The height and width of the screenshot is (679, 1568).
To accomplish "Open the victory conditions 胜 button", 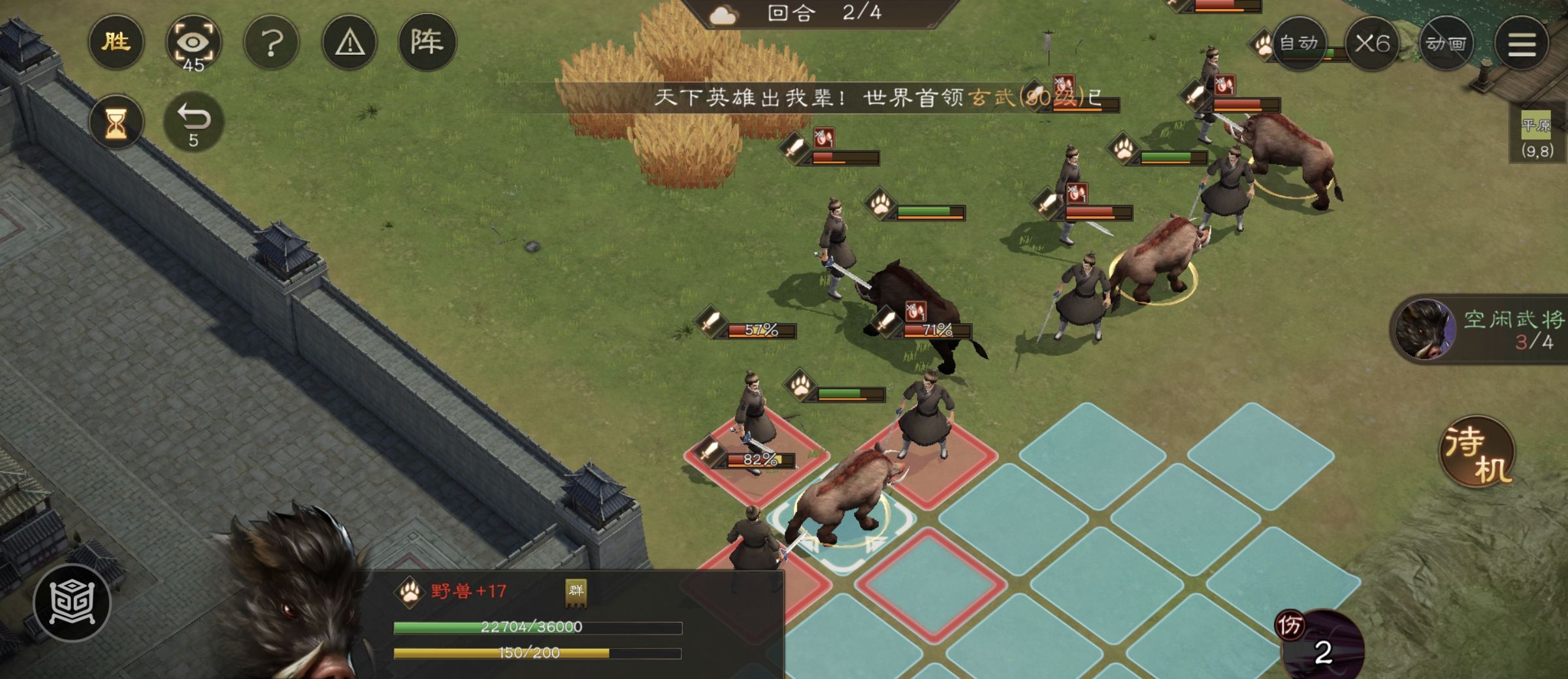I will (116, 43).
